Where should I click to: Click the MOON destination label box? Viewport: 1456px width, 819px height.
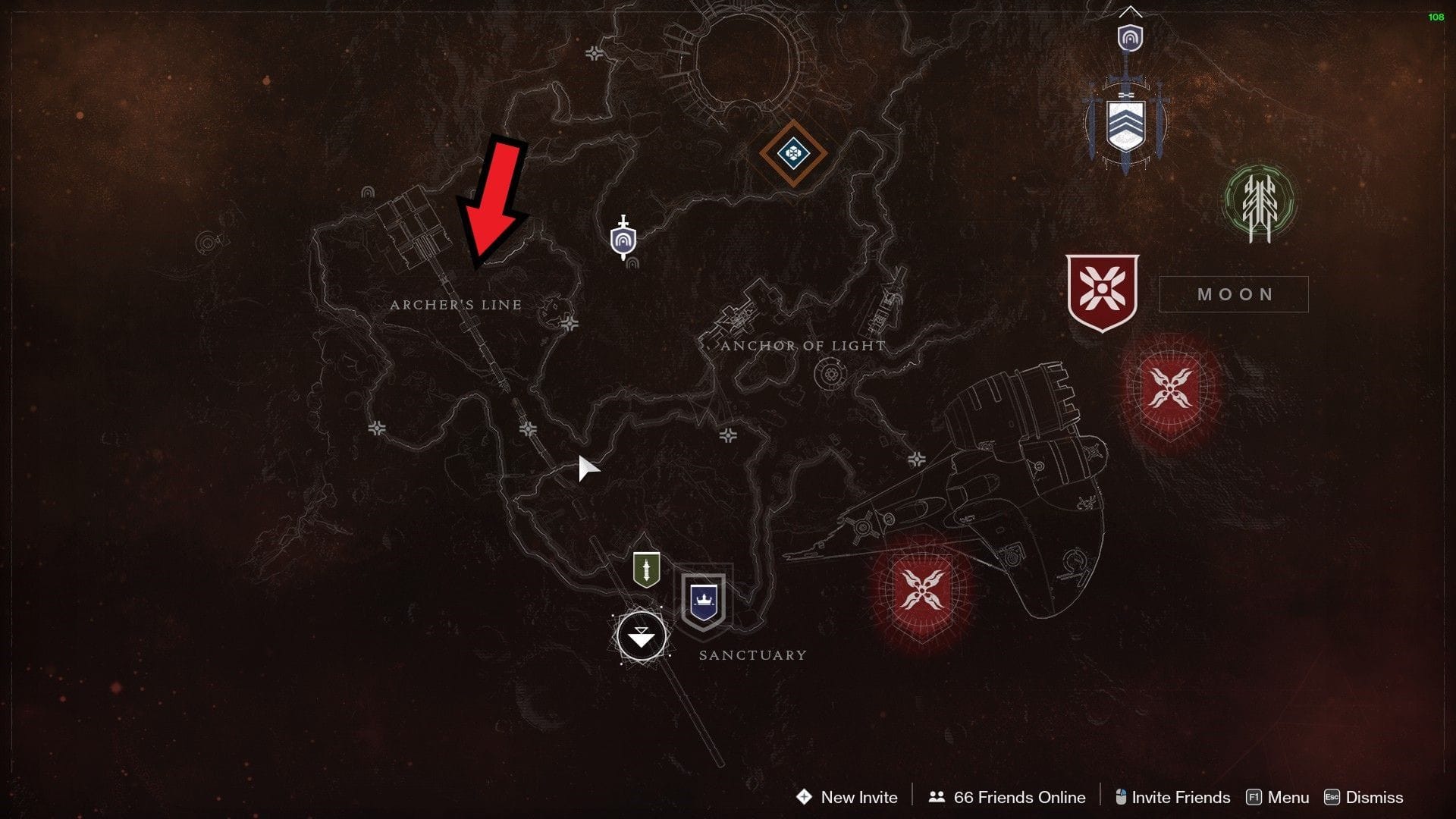pos(1234,294)
